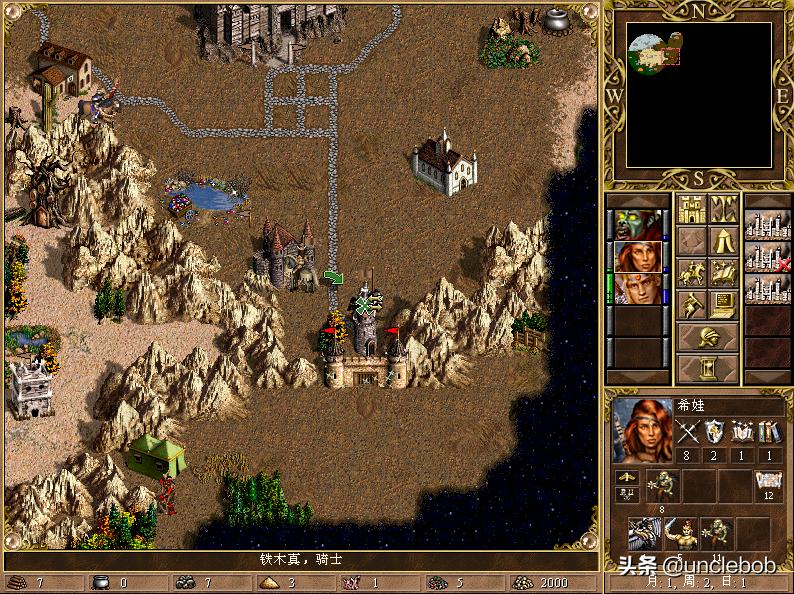Open the kingdom overview castle button
The width and height of the screenshot is (794, 594).
tap(692, 210)
